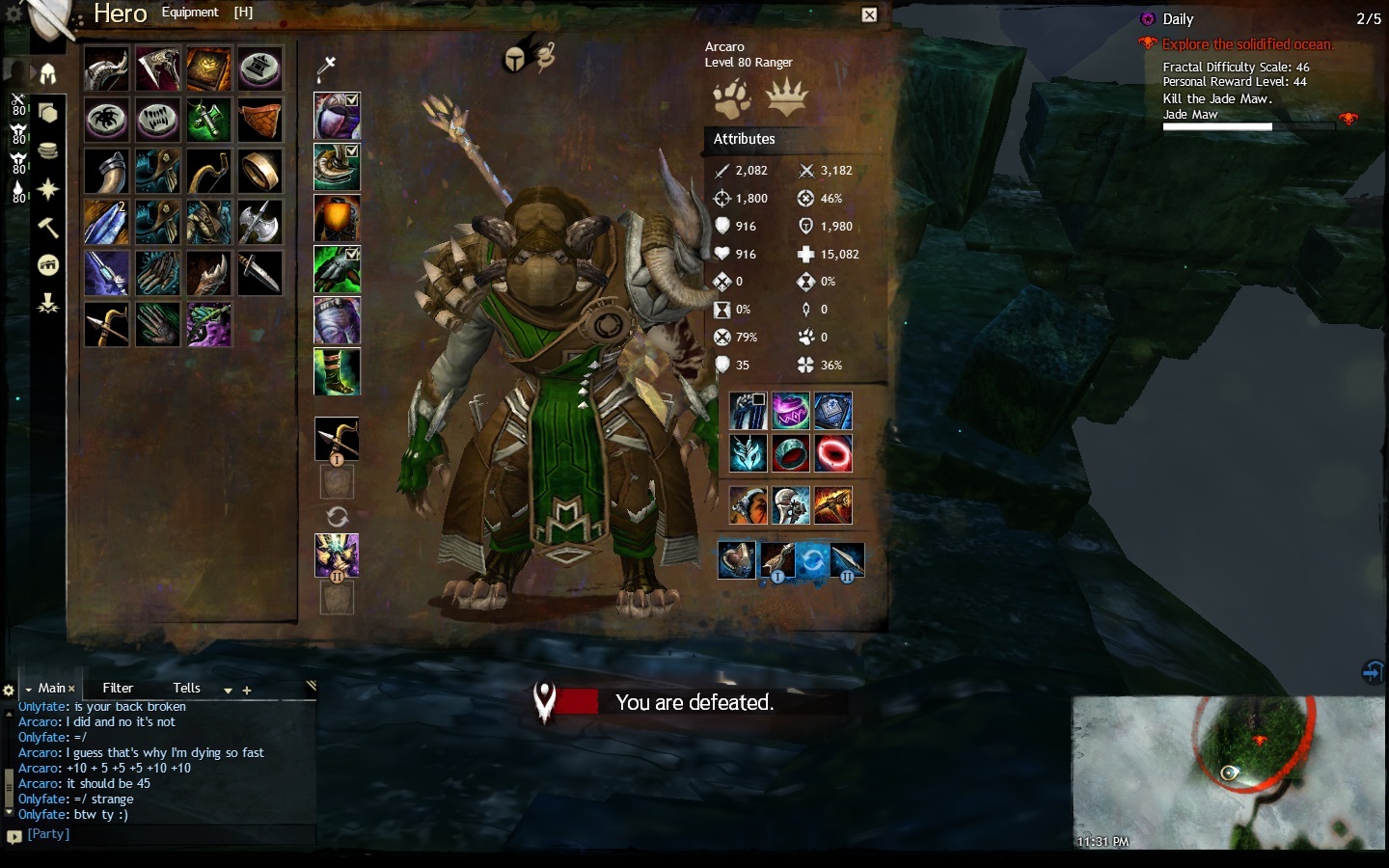This screenshot has width=1389, height=868.
Task: Select the double-bladed axe in the equipment list
Action: point(259,222)
